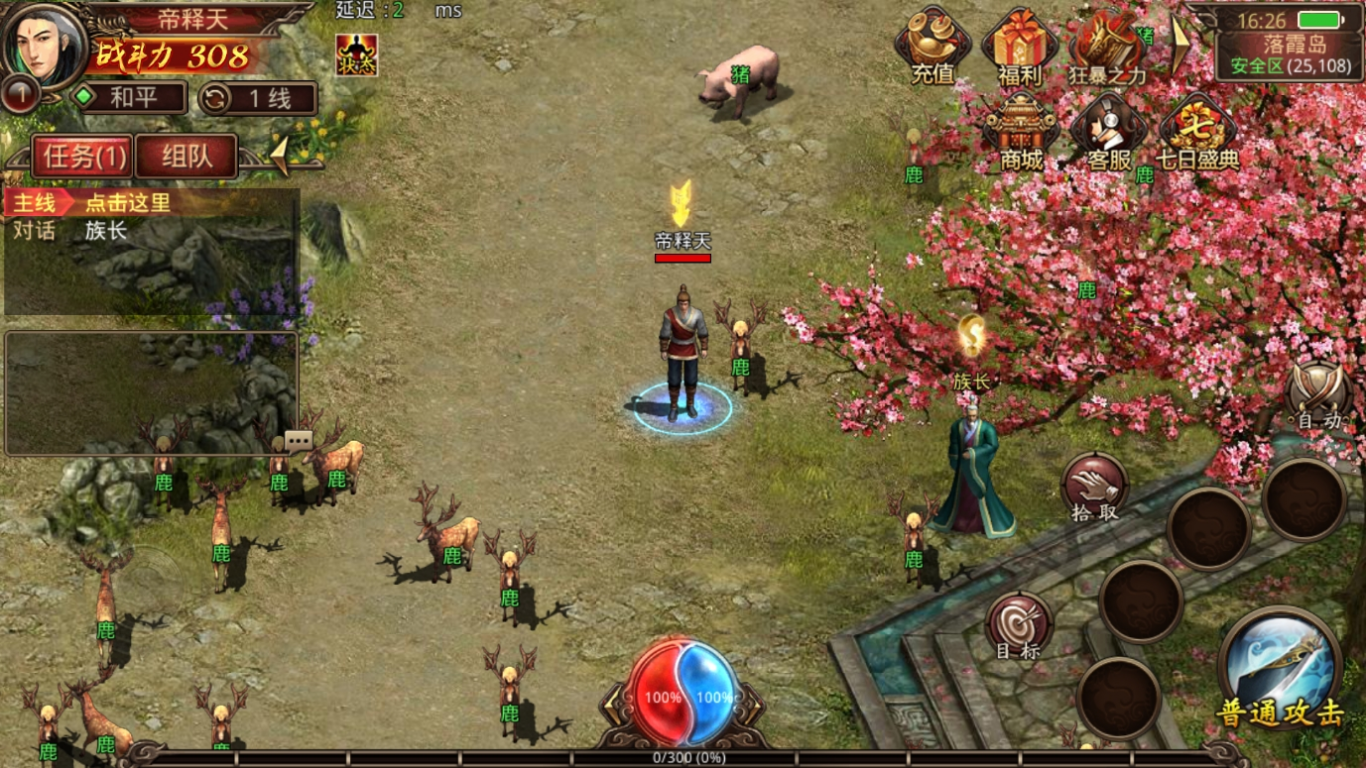Open the 落霞岛 minimap location panel

(x=1291, y=55)
